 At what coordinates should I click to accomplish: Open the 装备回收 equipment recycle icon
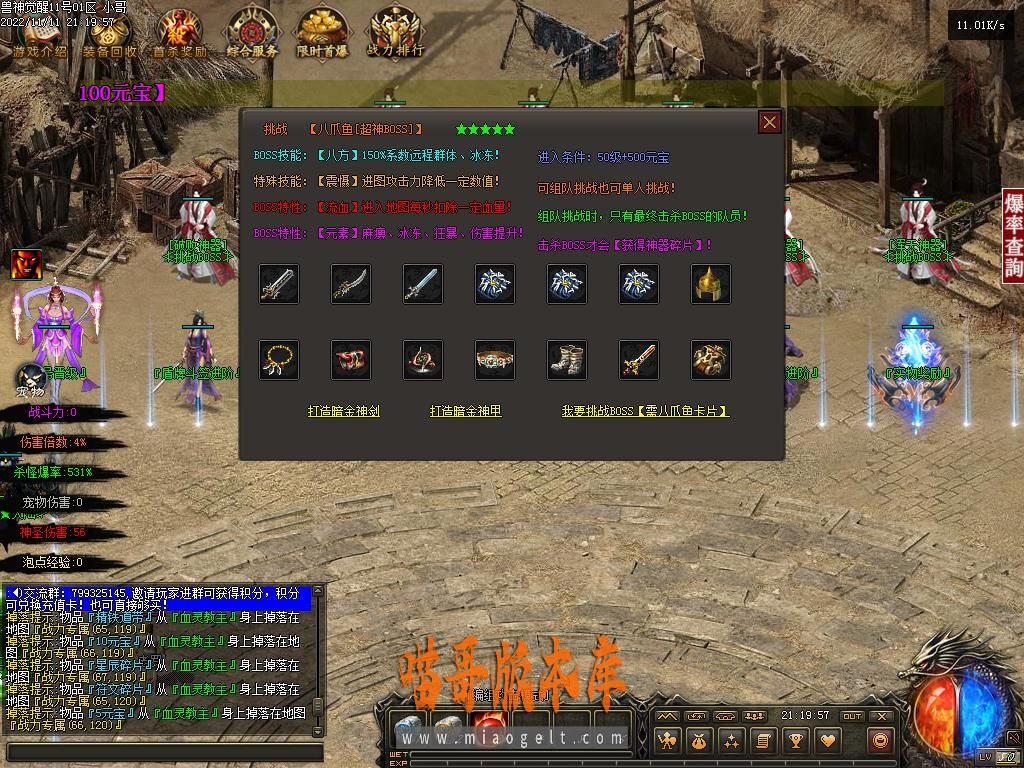pos(110,33)
